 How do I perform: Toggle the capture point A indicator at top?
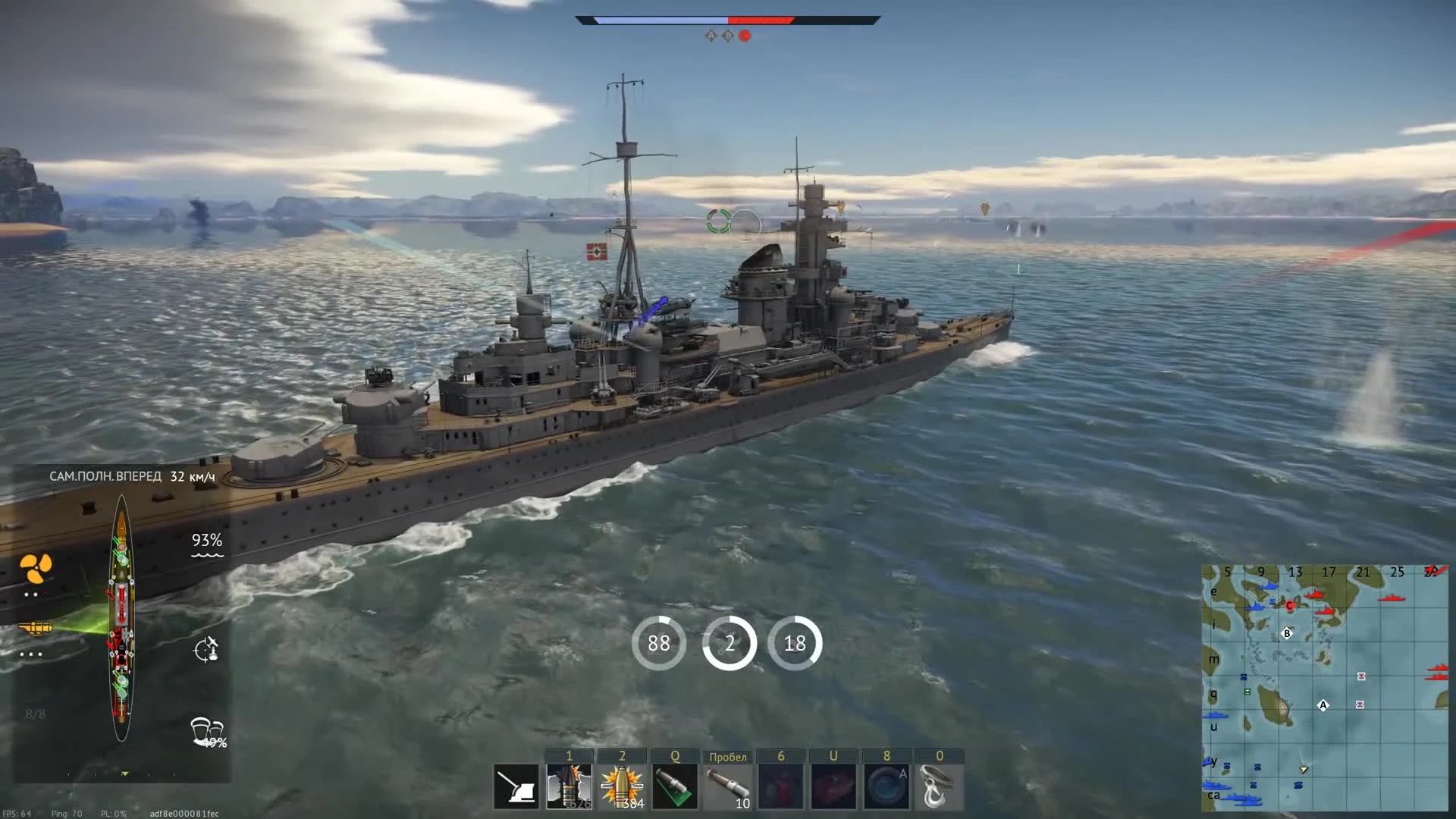click(711, 34)
